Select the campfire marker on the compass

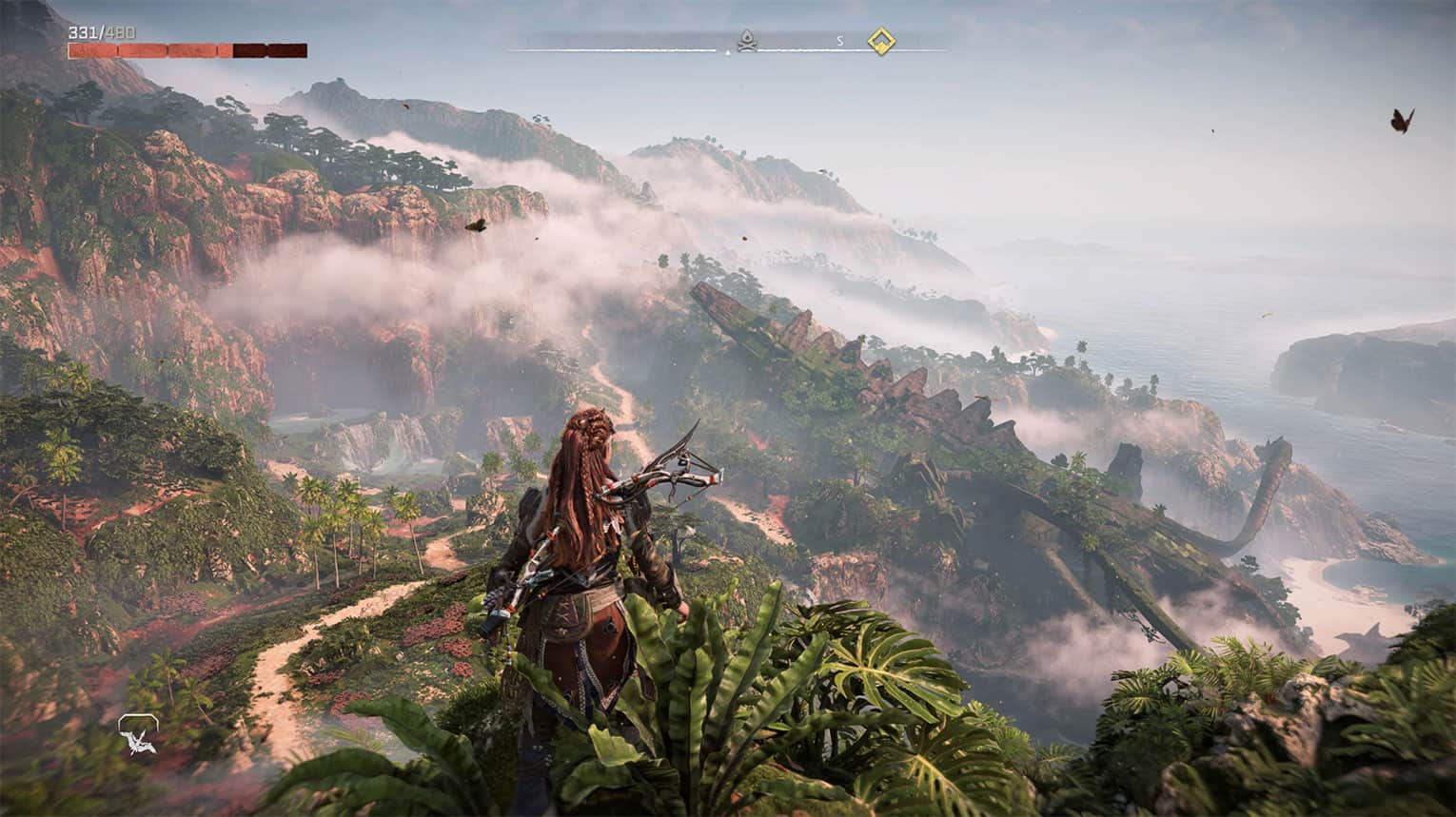(748, 41)
